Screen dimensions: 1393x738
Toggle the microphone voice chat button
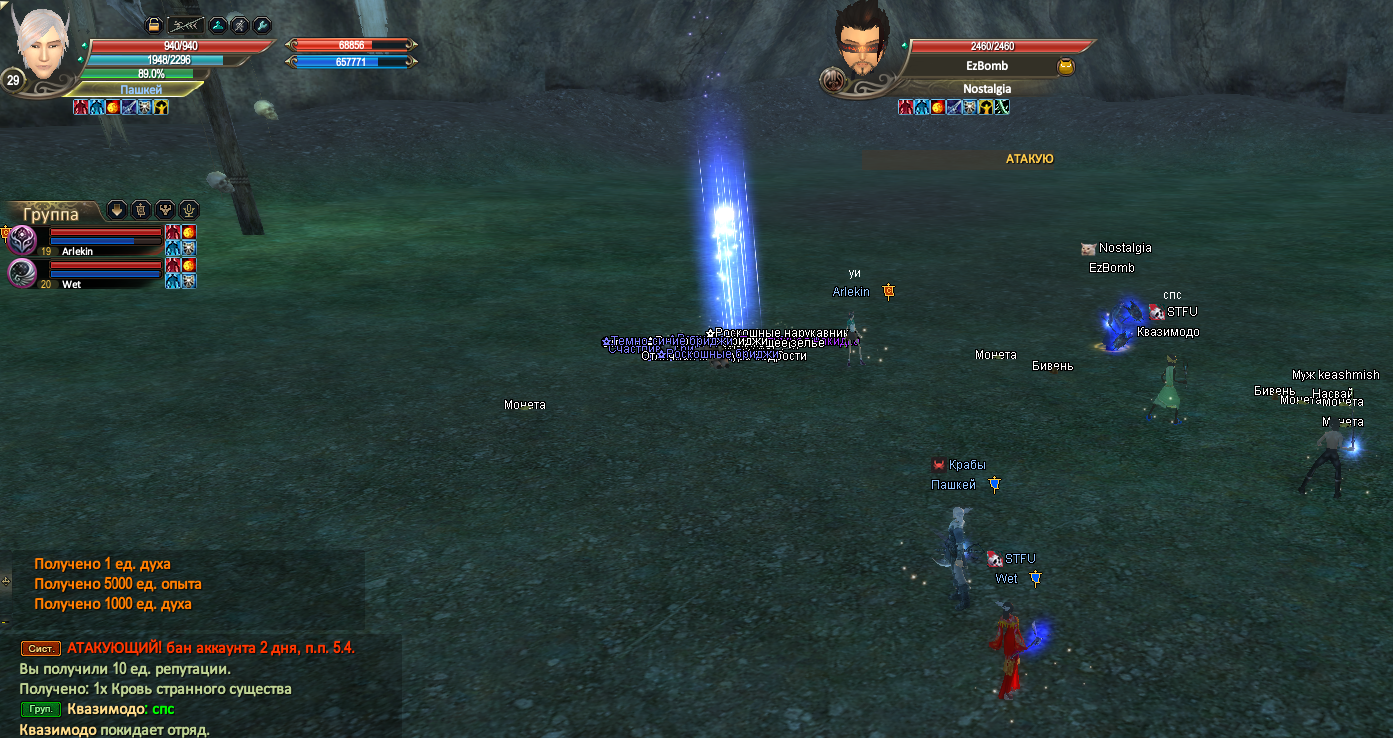[188, 210]
